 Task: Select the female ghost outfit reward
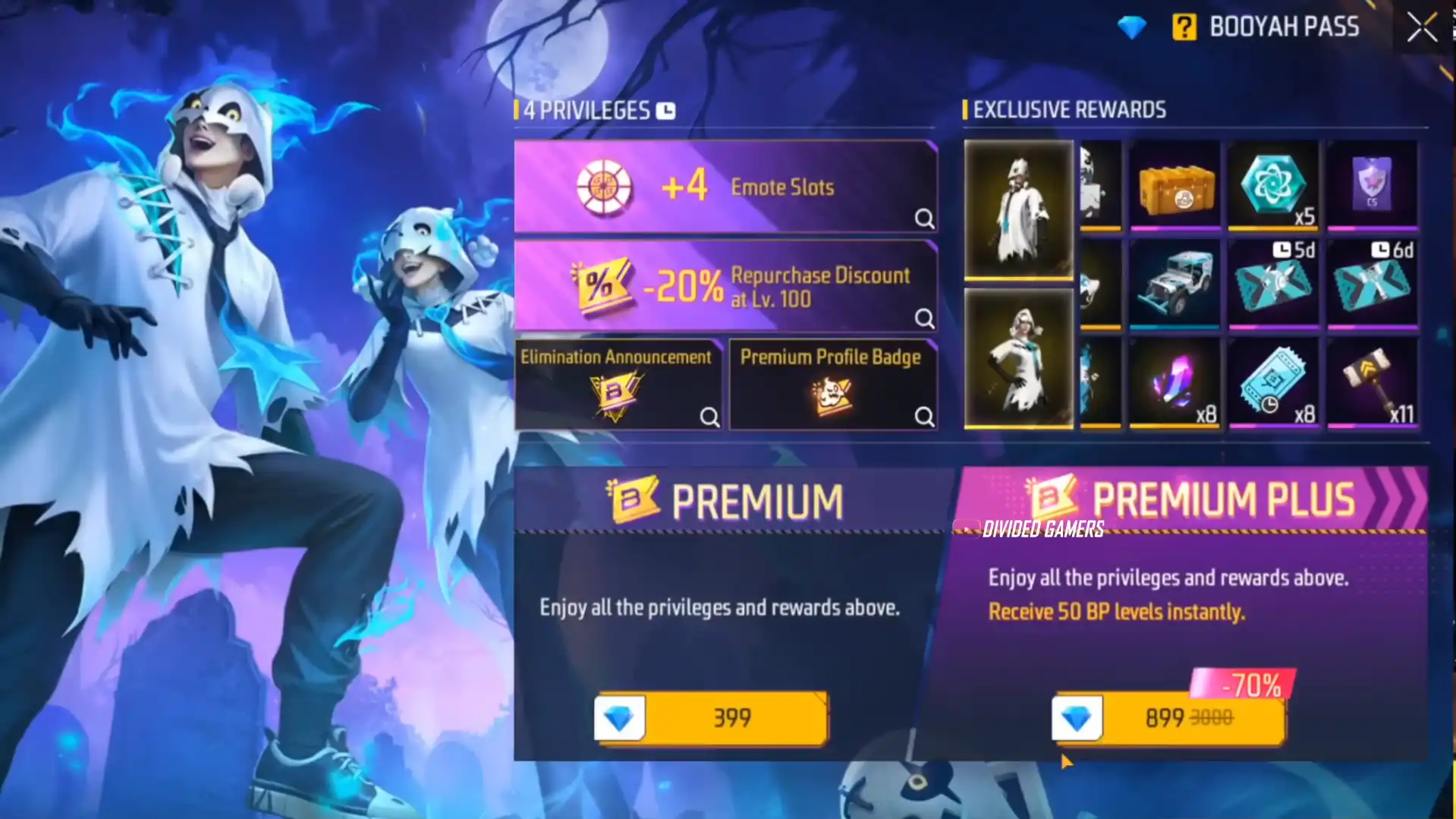[x=1018, y=358]
